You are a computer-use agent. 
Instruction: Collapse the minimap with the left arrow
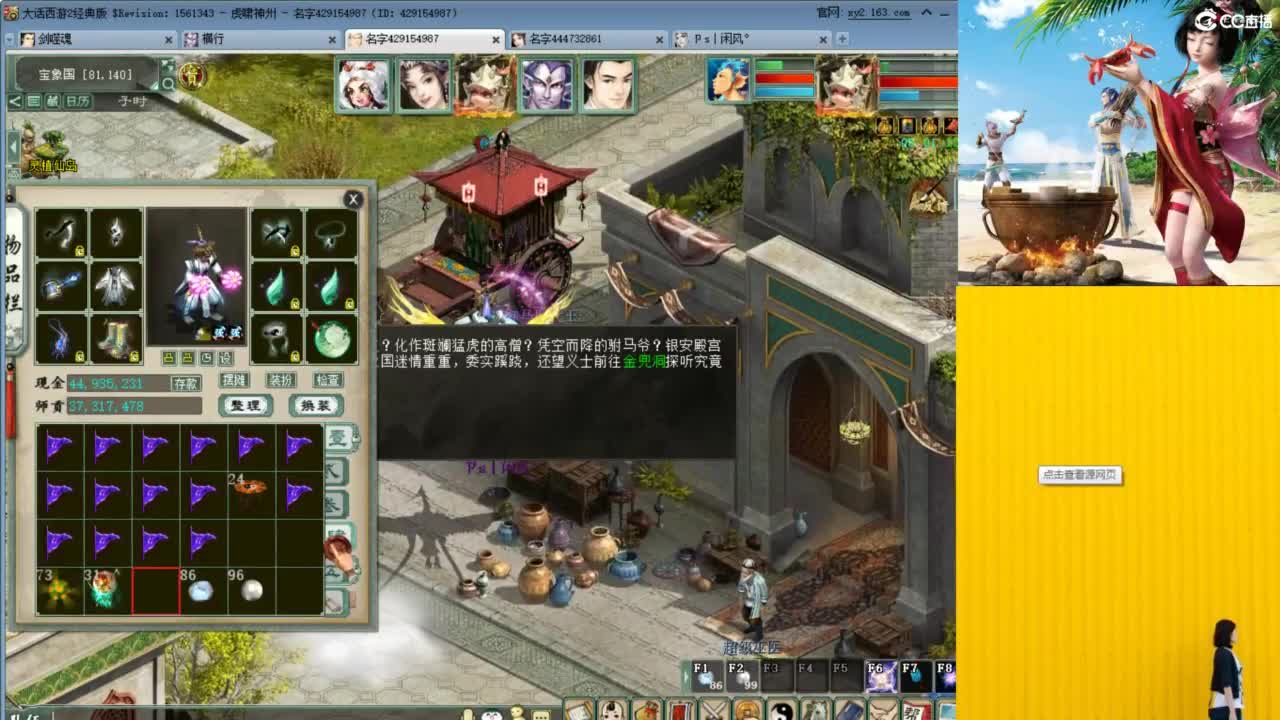(x=15, y=101)
